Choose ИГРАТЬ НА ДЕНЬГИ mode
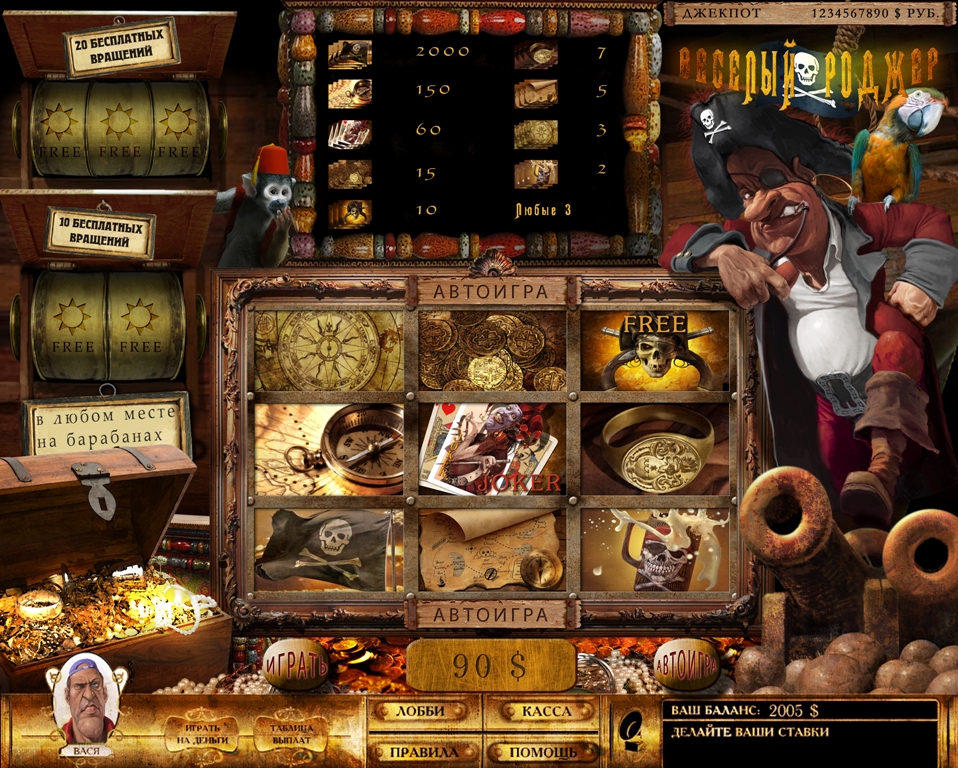Viewport: 958px width, 768px height. [203, 734]
